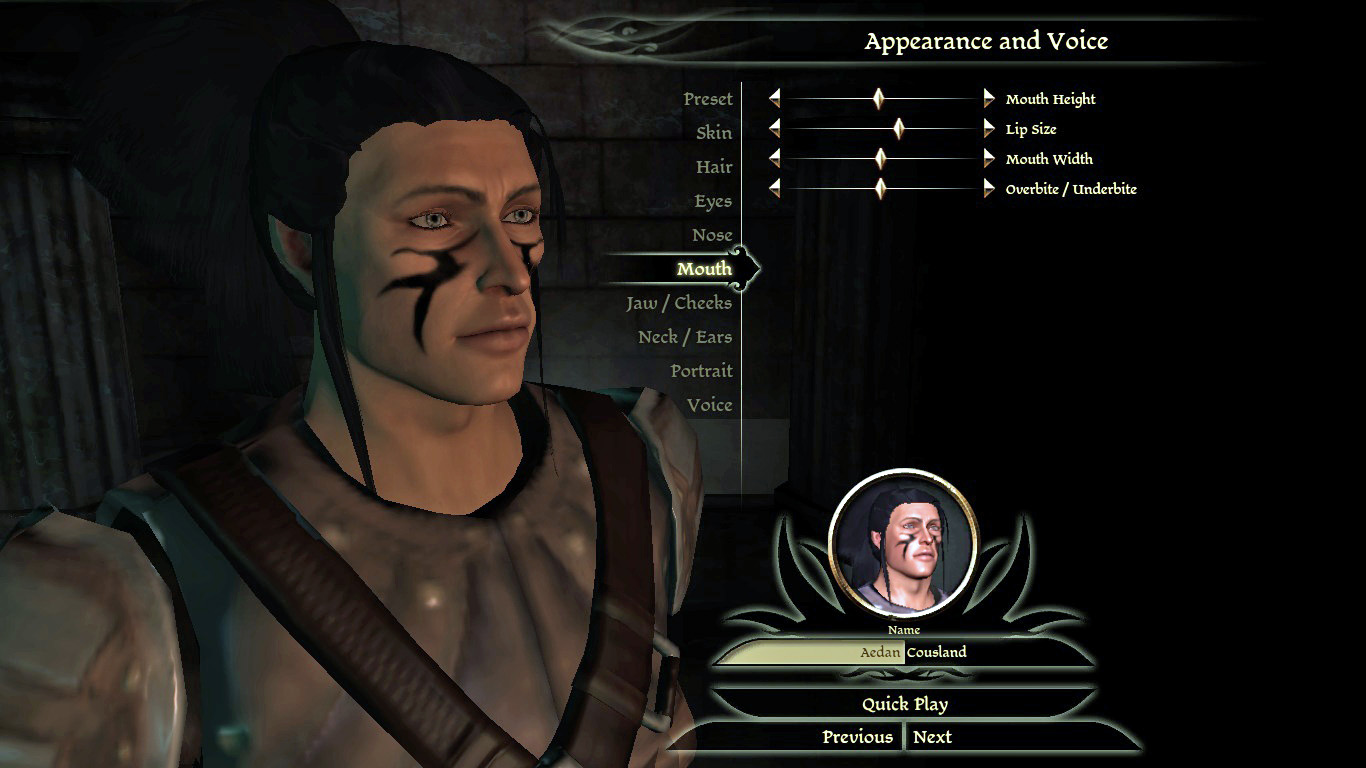Open the Preset category
This screenshot has height=768, width=1366.
(x=708, y=99)
